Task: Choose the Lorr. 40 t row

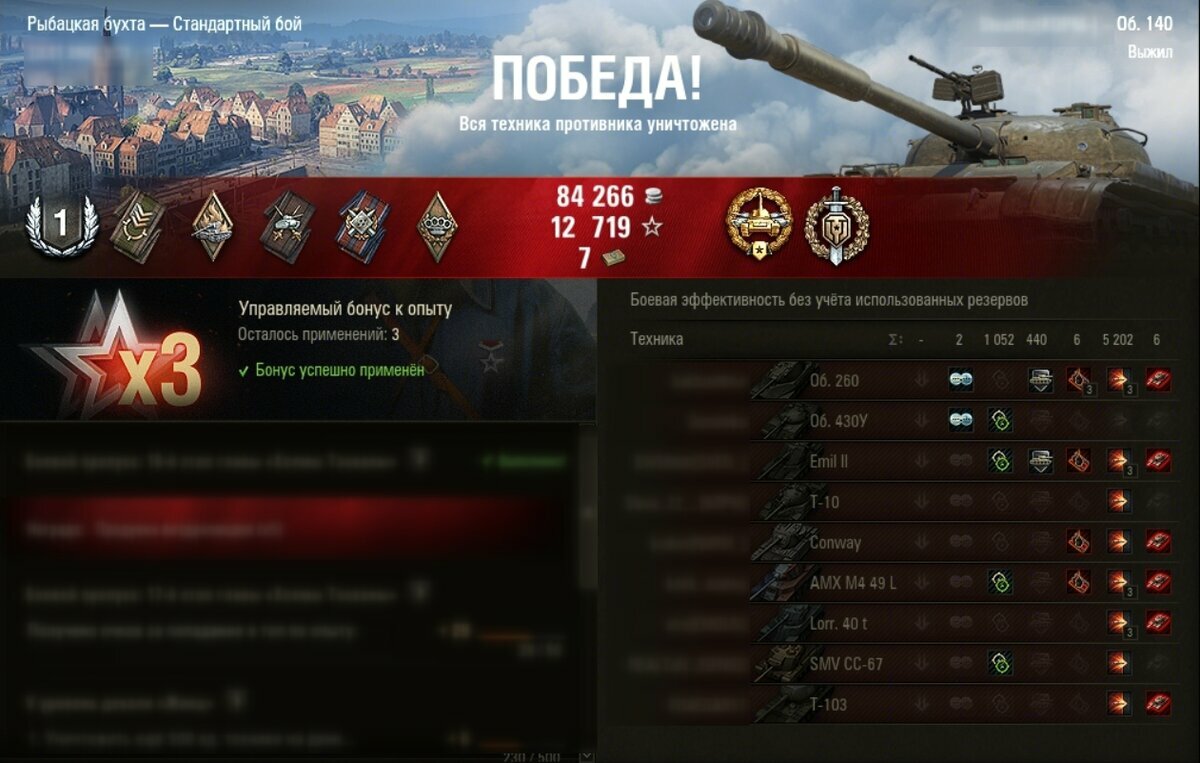Action: click(x=840, y=623)
